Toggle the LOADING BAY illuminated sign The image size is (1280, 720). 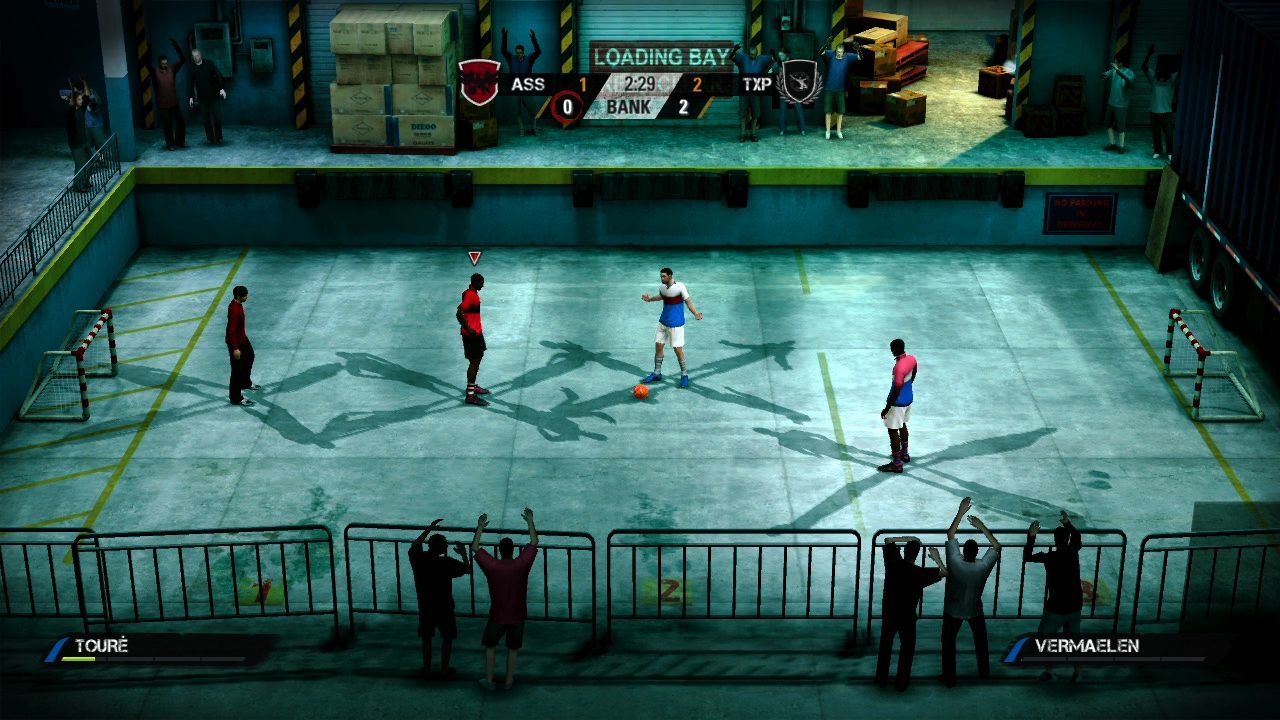661,56
